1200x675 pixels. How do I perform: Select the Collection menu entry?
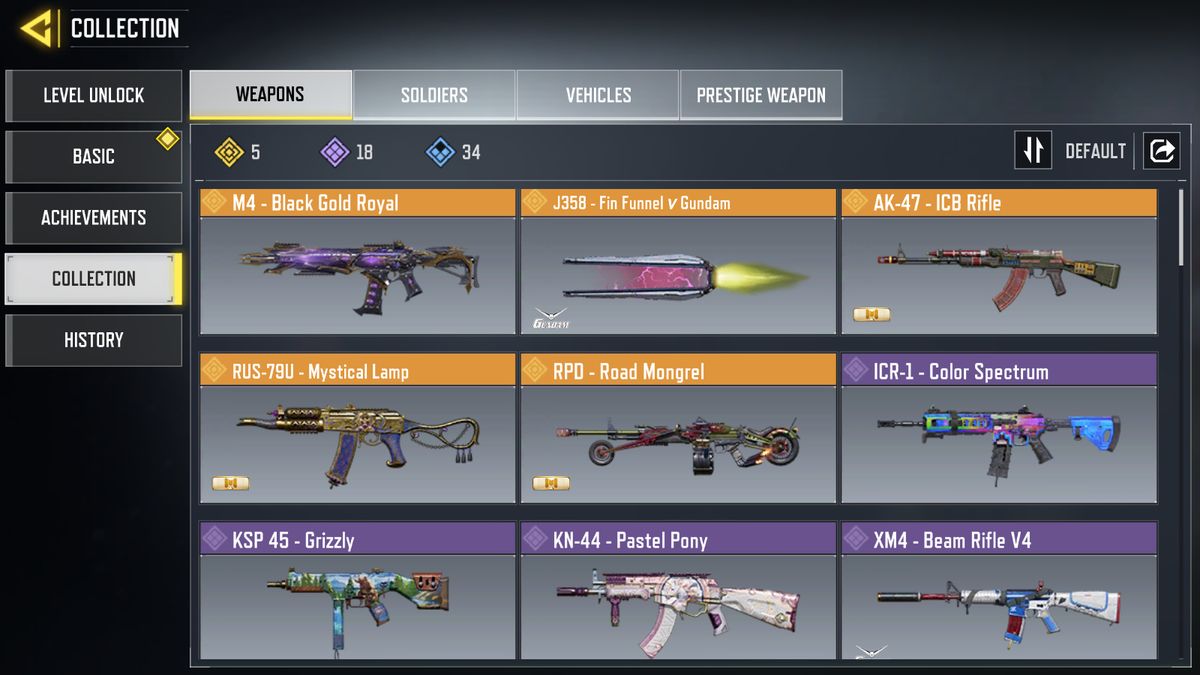93,279
